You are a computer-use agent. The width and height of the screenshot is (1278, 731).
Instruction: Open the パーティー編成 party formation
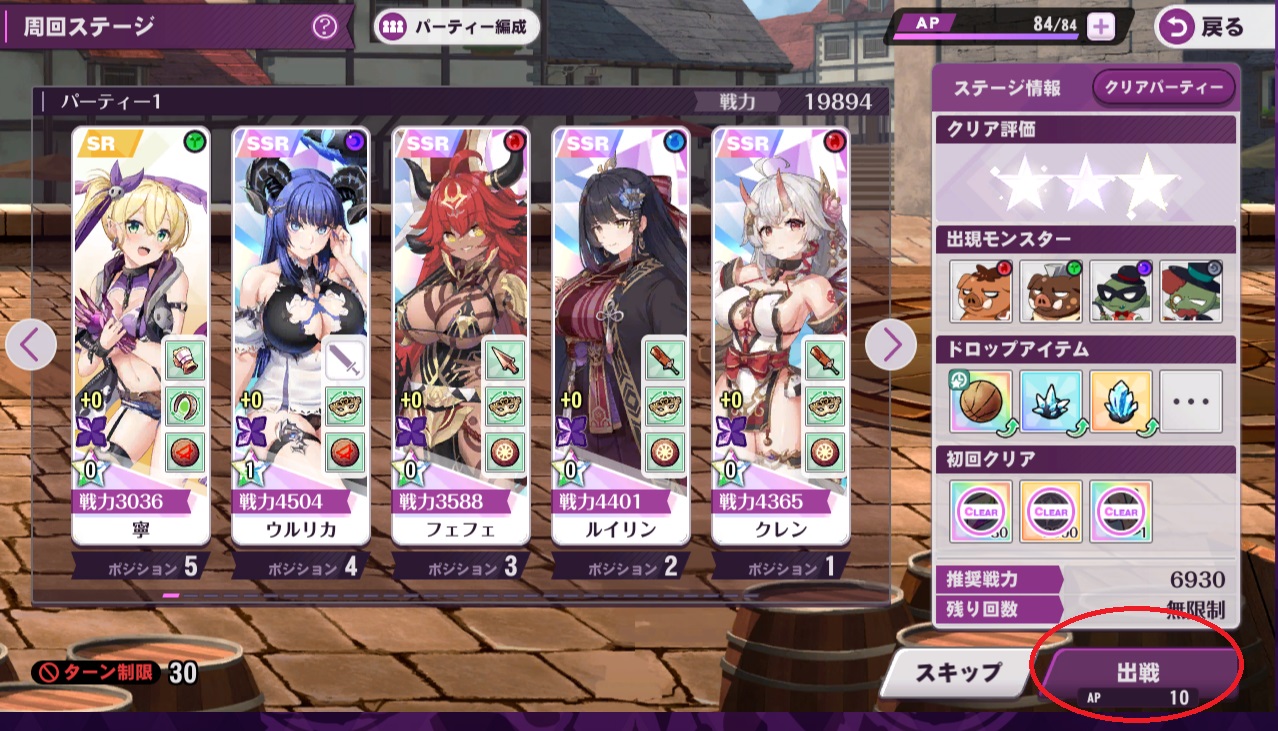coord(458,26)
